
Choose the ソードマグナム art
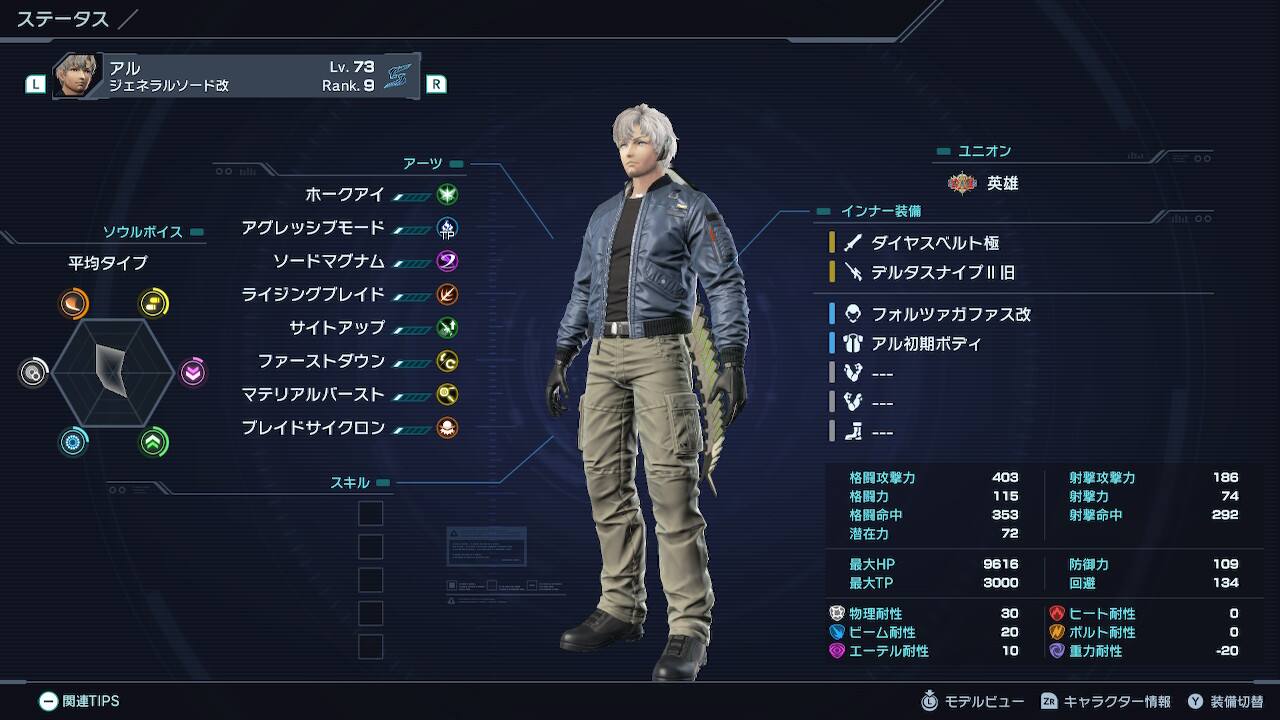(329, 261)
